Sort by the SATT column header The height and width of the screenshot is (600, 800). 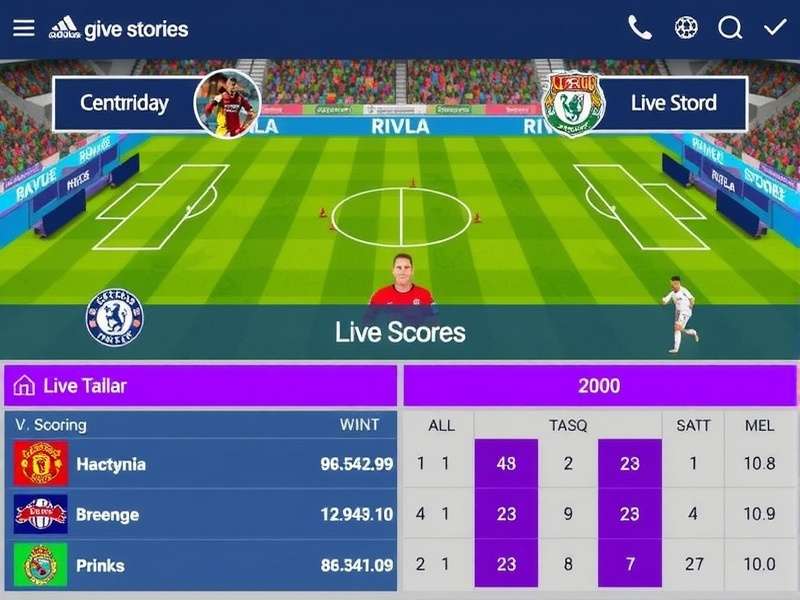pos(693,425)
